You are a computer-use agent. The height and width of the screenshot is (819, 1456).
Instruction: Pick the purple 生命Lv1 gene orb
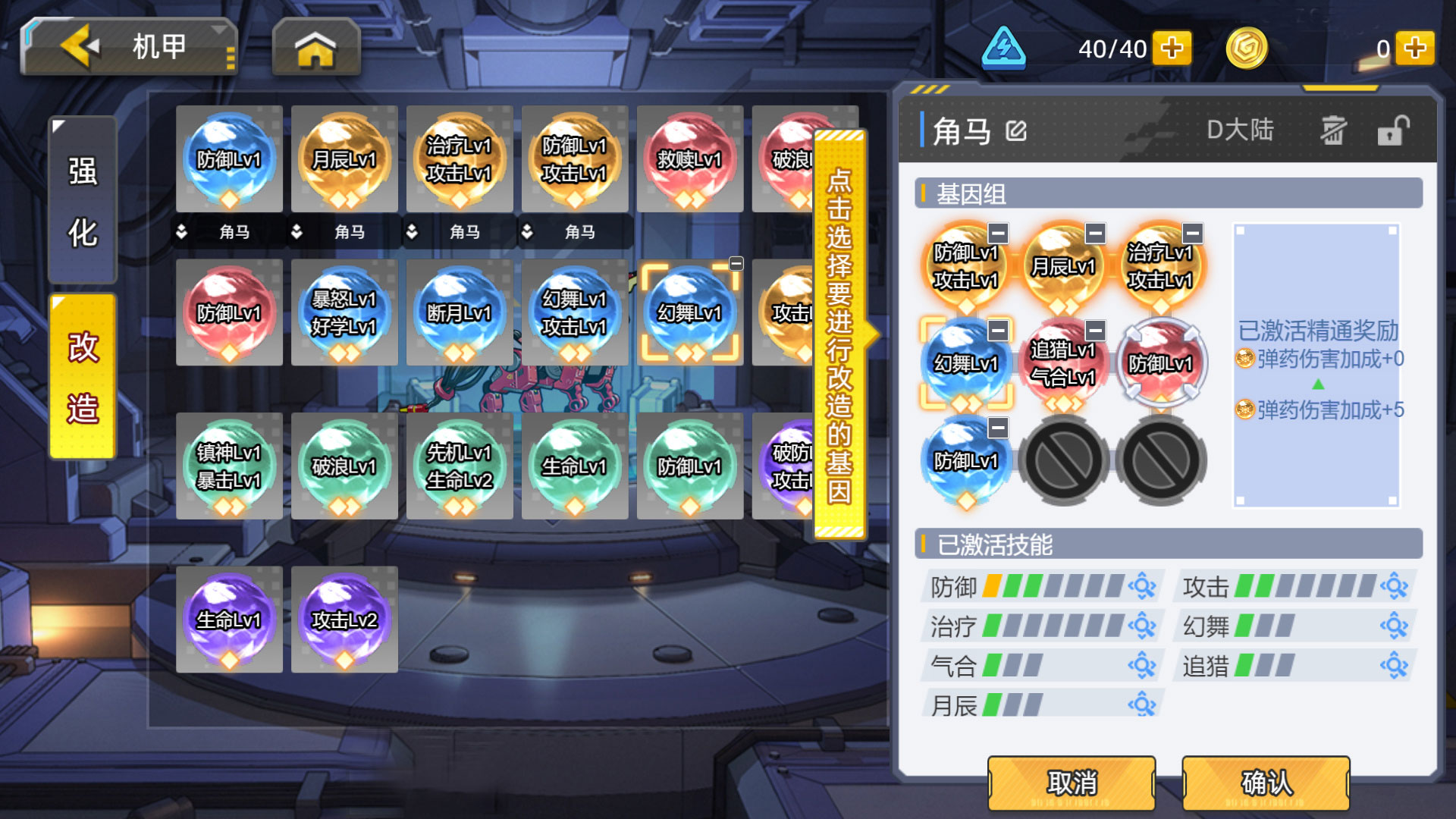[x=229, y=620]
